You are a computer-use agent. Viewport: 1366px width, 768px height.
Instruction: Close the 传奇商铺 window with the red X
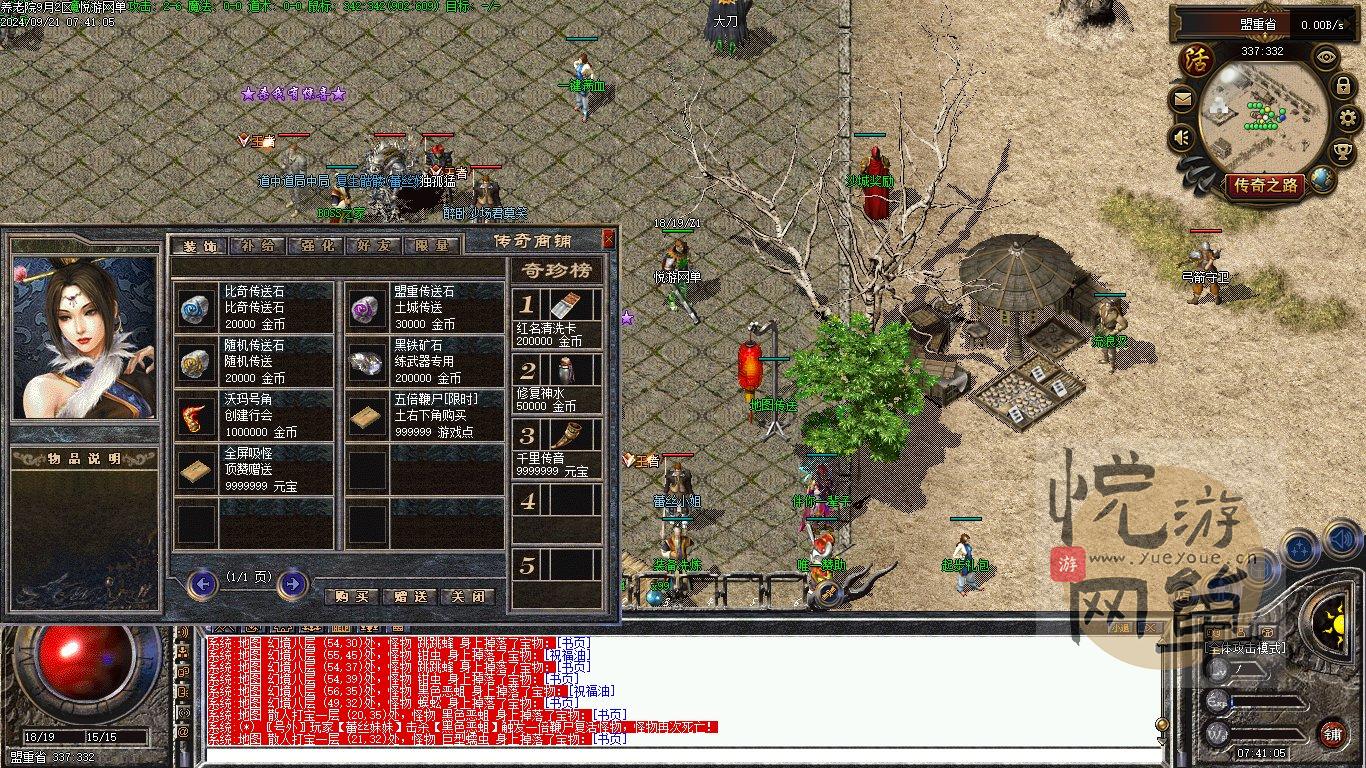tap(608, 239)
